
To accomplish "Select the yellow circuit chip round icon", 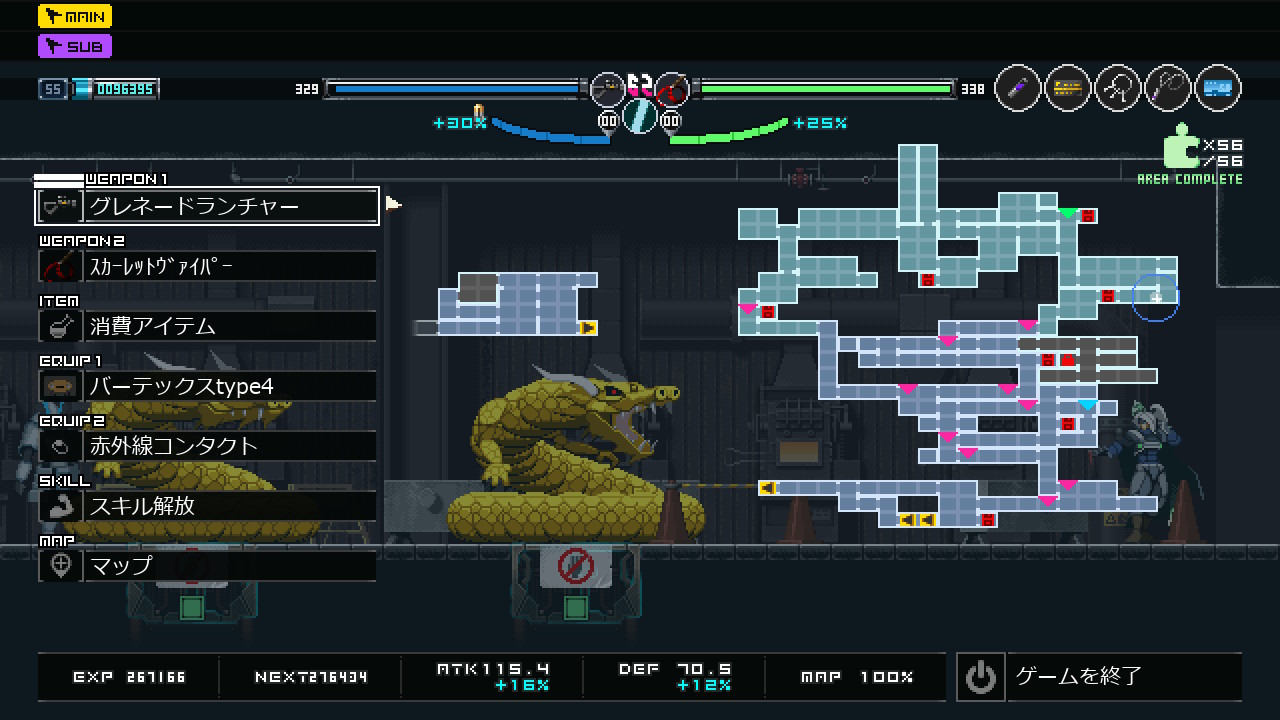I will pyautogui.click(x=1068, y=88).
